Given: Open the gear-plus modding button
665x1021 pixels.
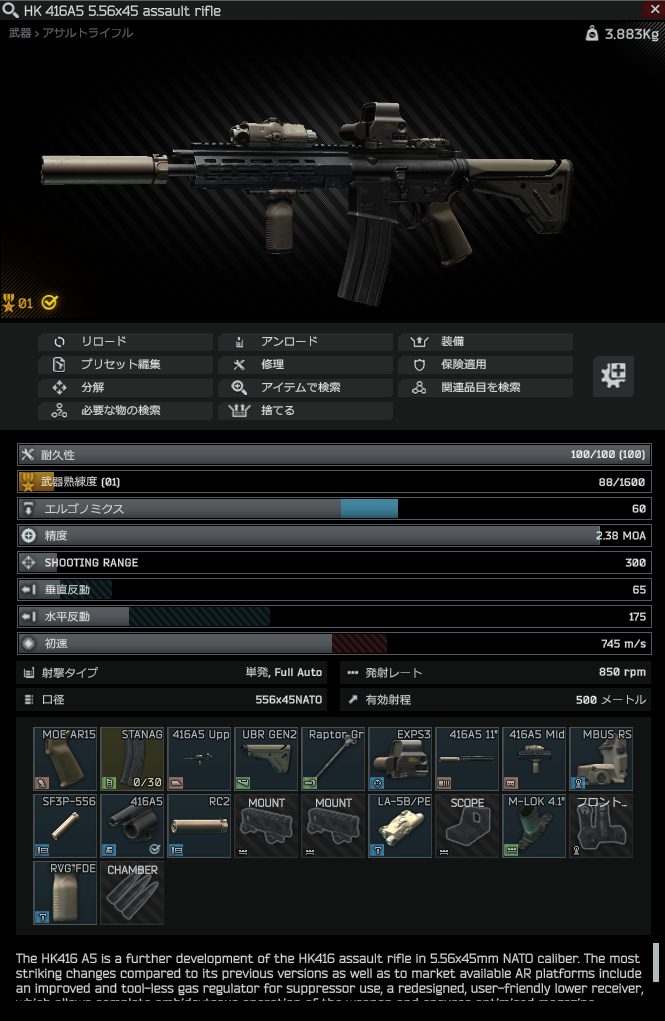Looking at the screenshot, I should [613, 375].
